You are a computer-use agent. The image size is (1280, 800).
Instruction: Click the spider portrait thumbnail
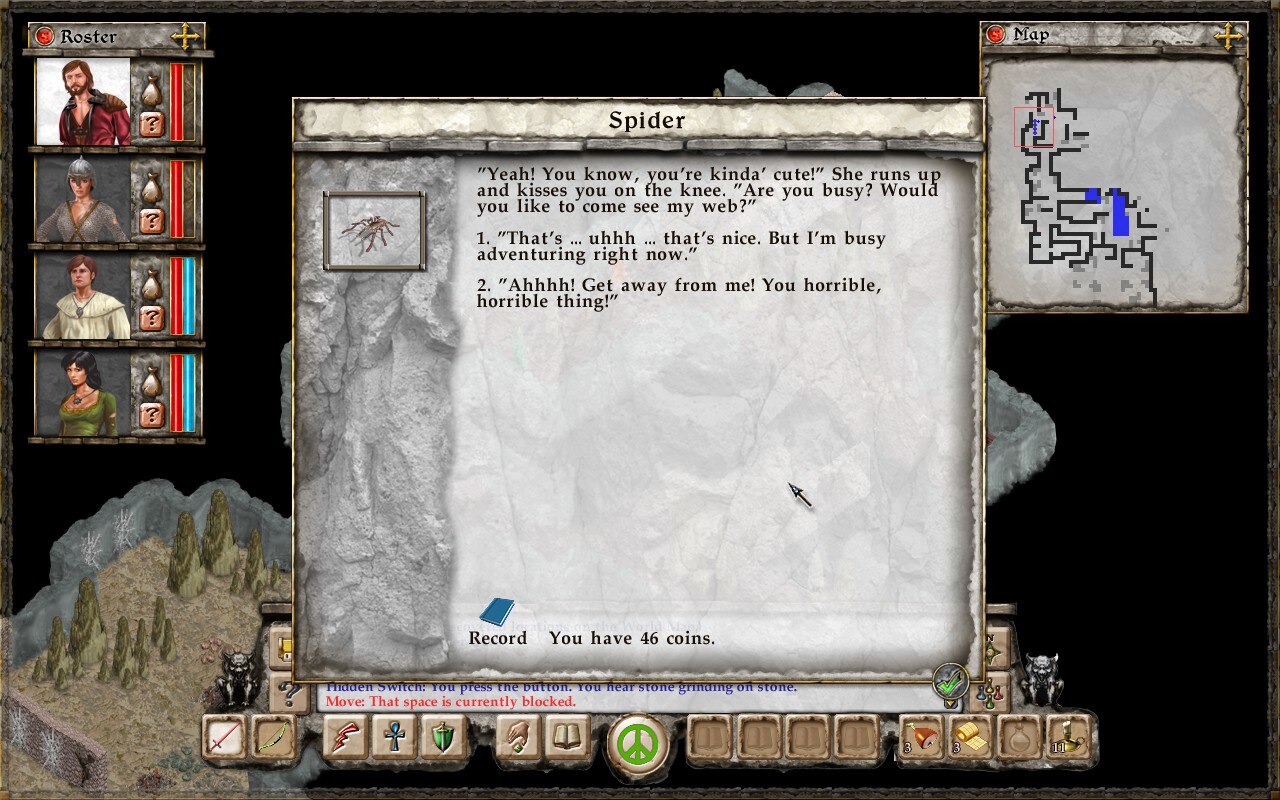point(371,228)
